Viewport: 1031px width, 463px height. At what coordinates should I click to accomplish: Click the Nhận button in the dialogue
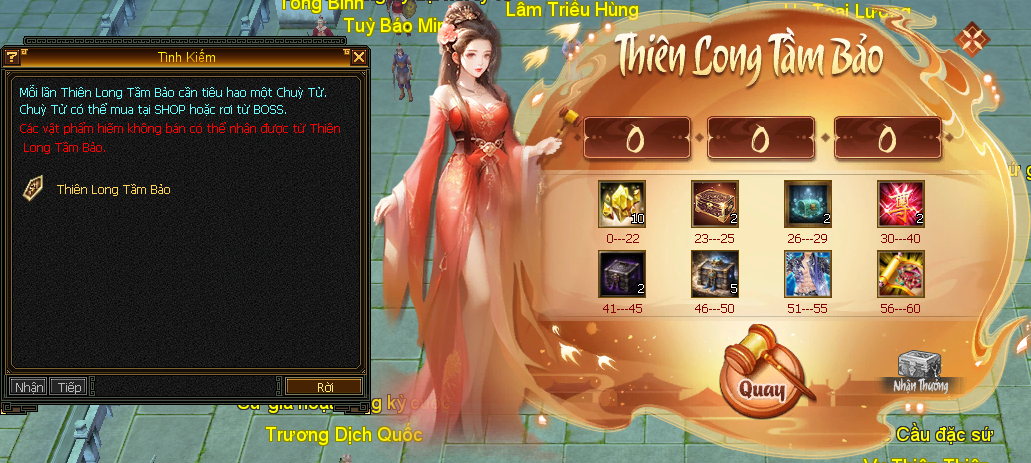click(30, 387)
